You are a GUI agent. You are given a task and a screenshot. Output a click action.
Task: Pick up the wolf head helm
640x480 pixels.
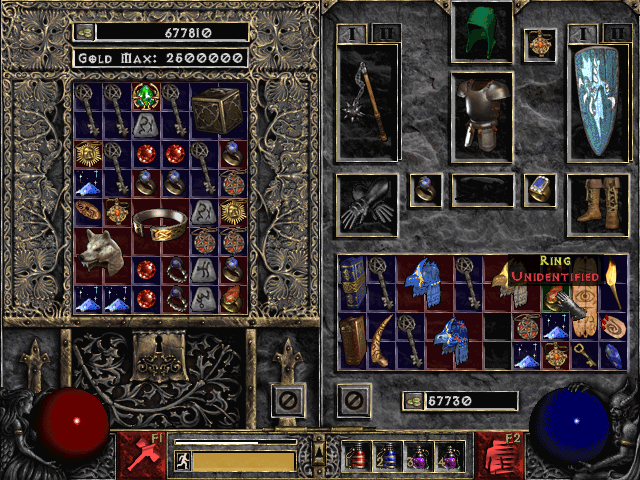click(x=103, y=255)
